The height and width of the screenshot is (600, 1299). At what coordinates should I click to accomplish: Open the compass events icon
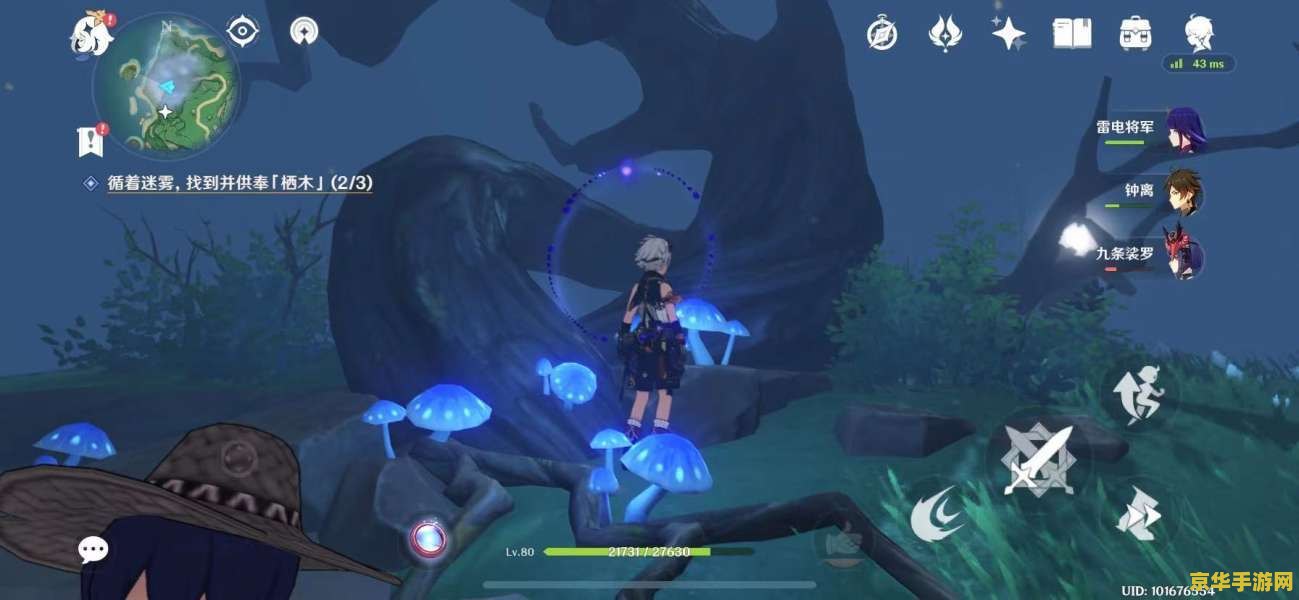click(x=881, y=34)
